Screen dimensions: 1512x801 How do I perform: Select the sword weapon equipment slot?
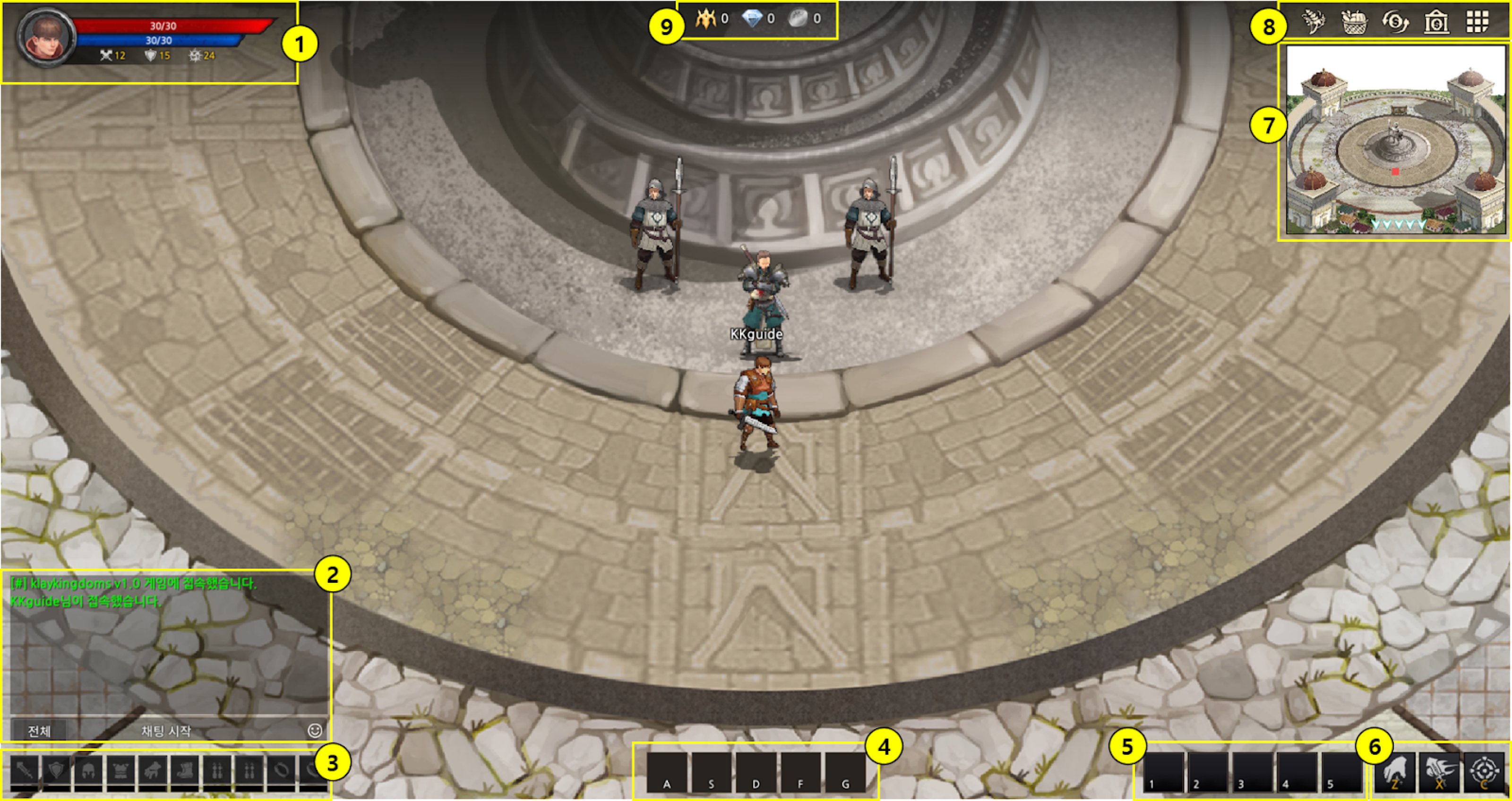pos(24,770)
